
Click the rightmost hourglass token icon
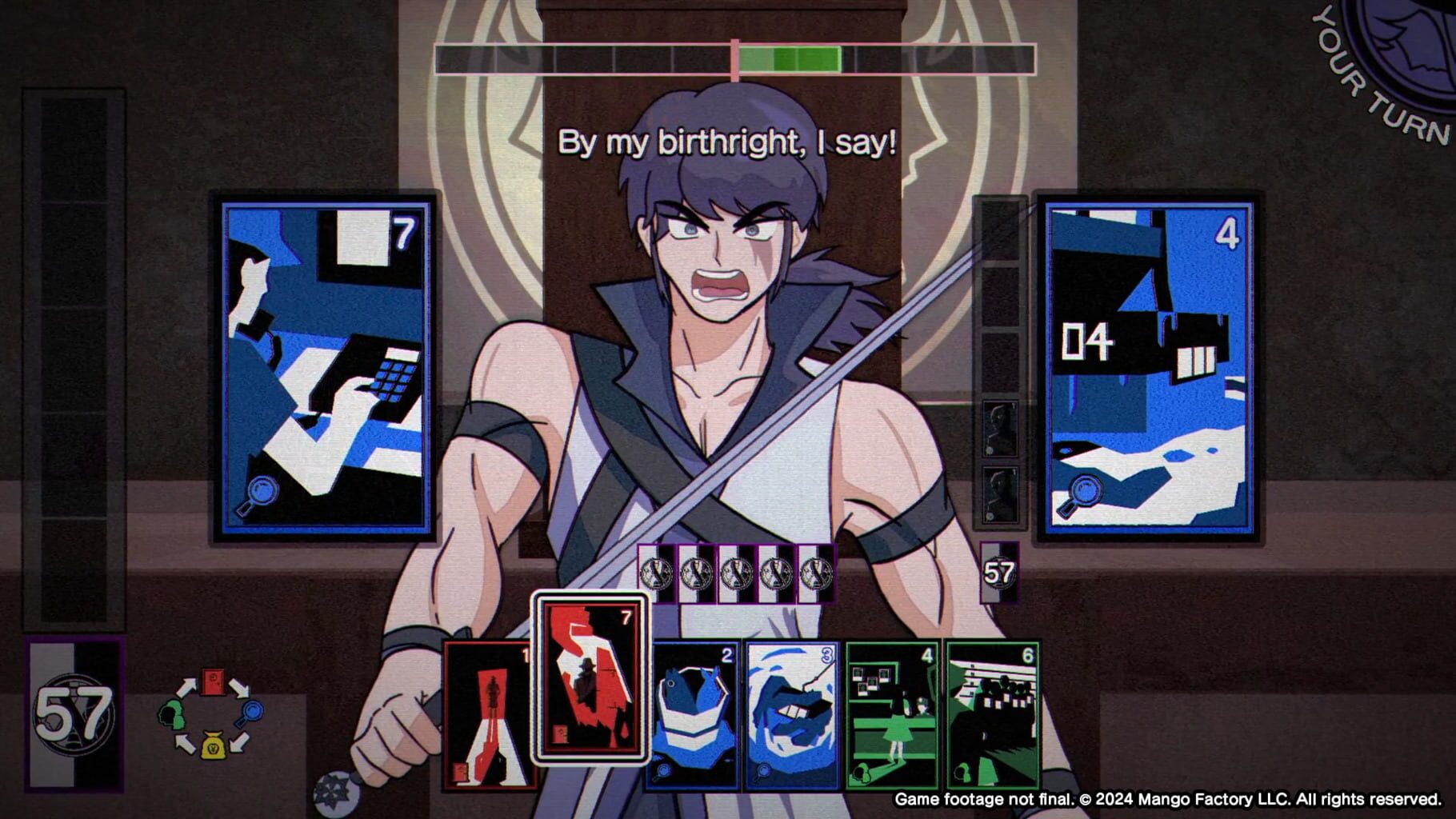tap(814, 571)
